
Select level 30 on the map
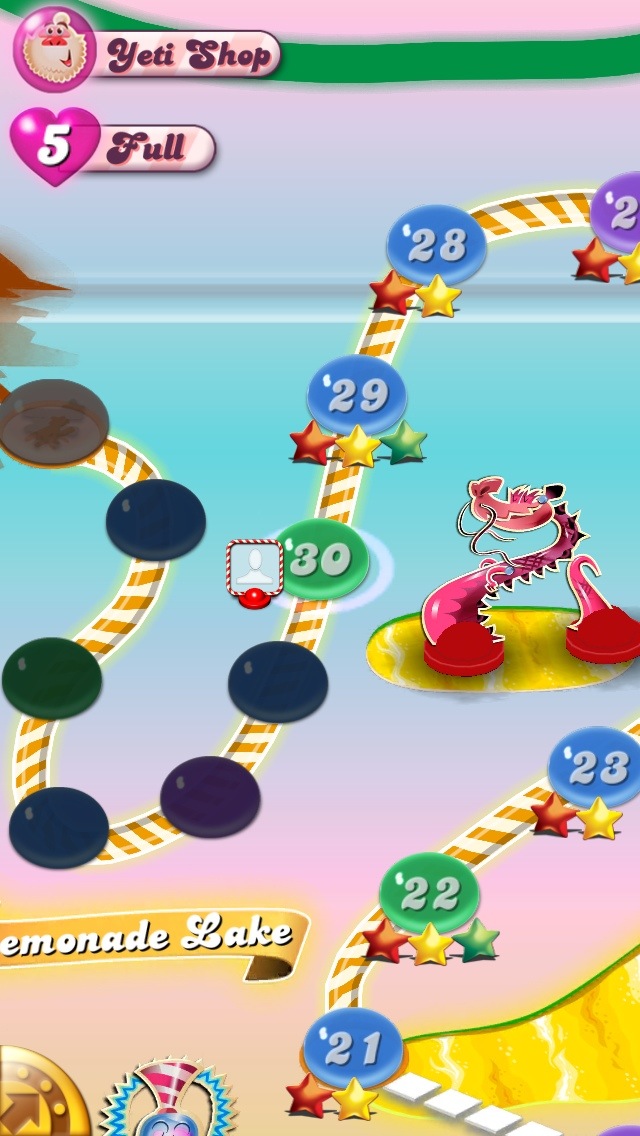(x=321, y=560)
